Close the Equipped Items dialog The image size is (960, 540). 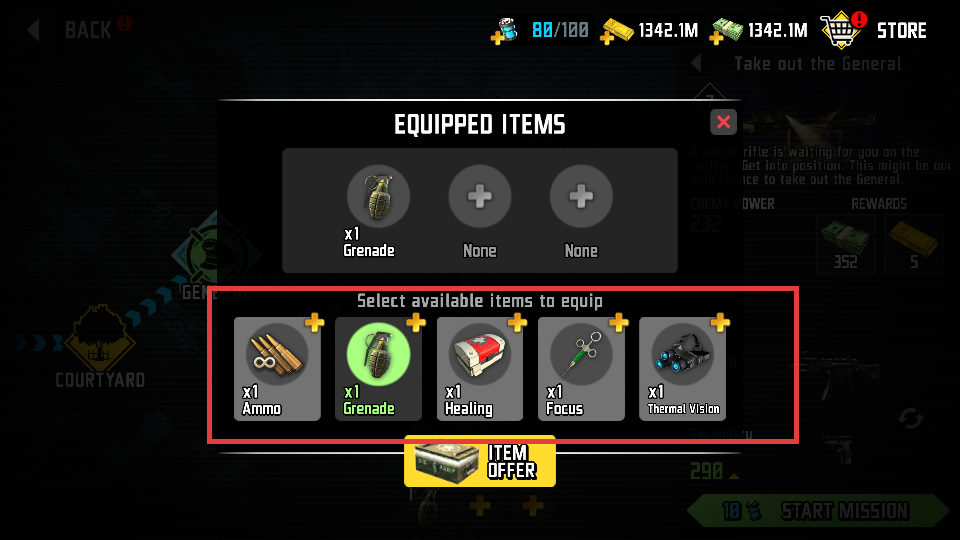tap(724, 122)
